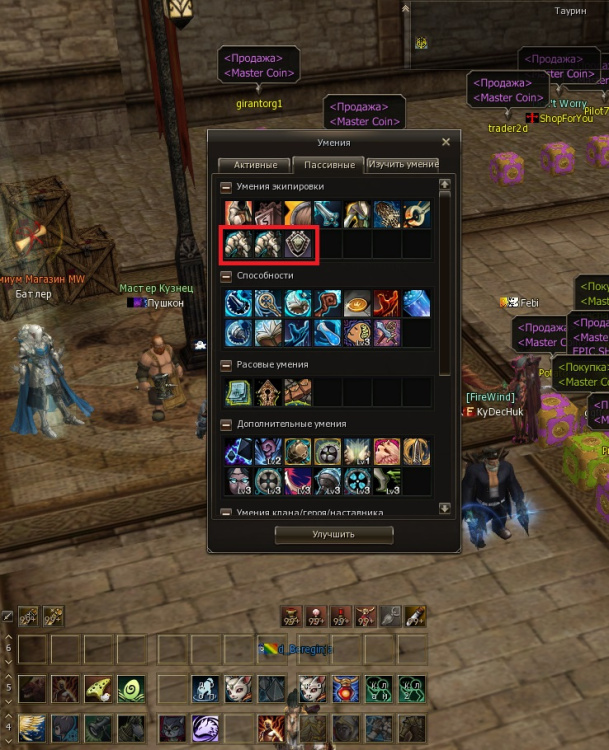Select the shield emblem equipment skill
This screenshot has height=750, width=609.
click(299, 245)
